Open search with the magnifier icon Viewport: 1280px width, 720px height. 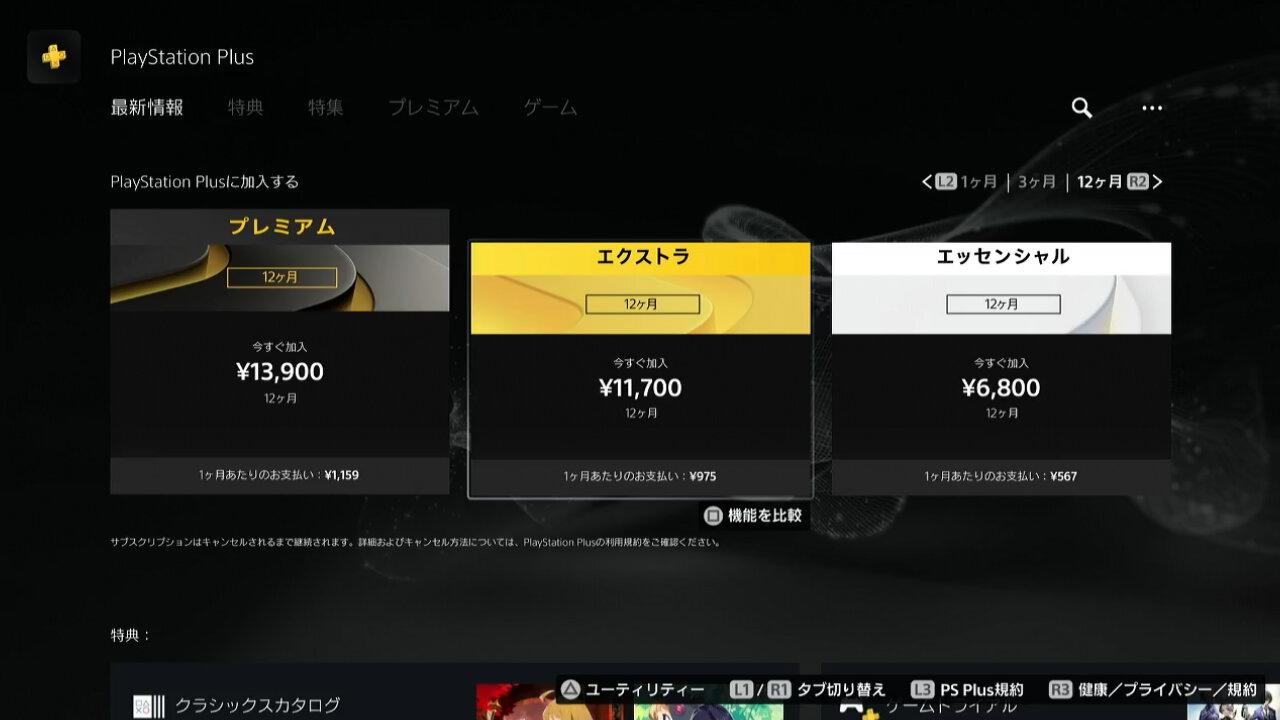point(1080,108)
